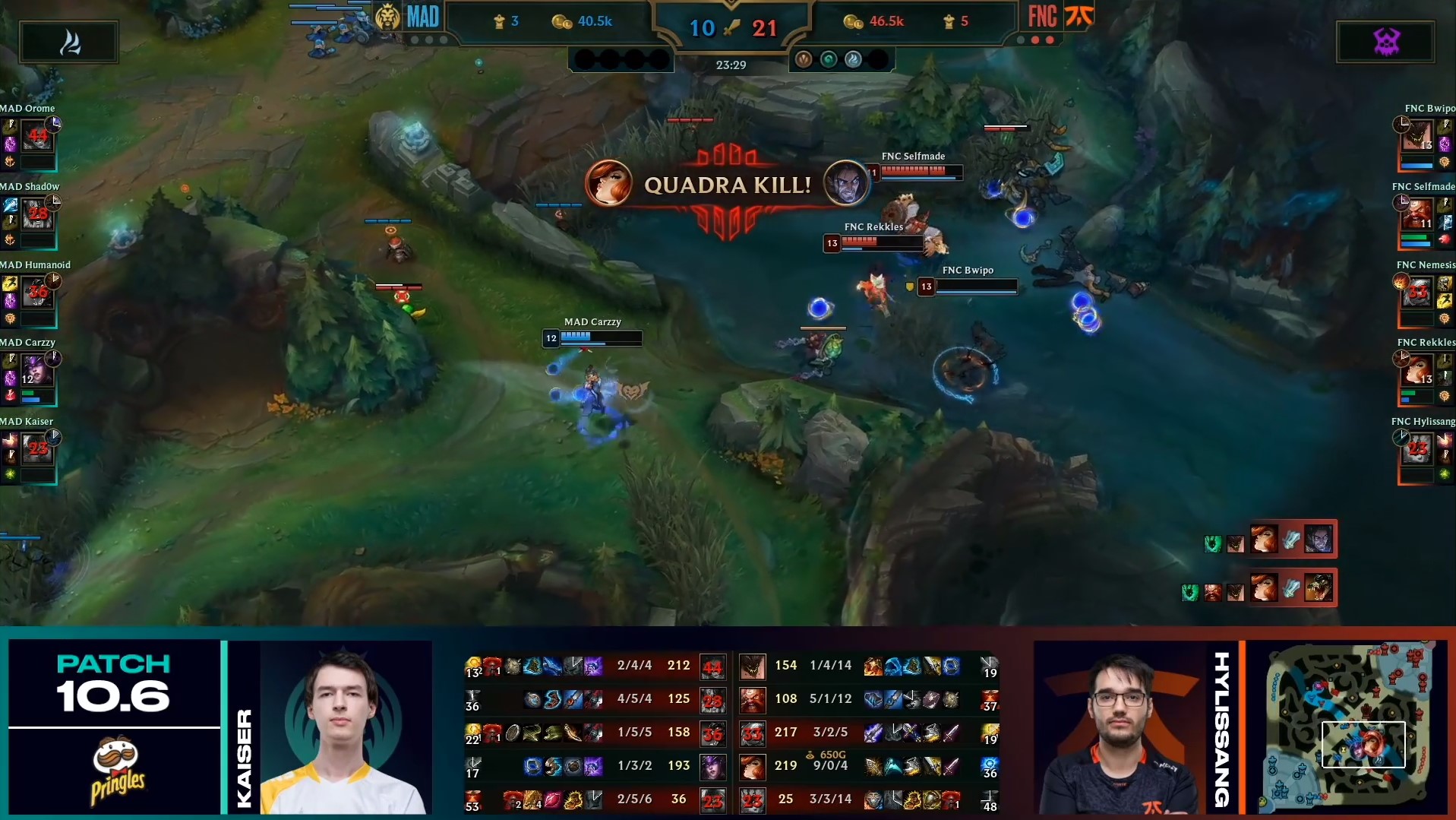Screen dimensions: 1456x820
Task: Click the cloud drake icon in the dragon tracker
Action: point(852,61)
